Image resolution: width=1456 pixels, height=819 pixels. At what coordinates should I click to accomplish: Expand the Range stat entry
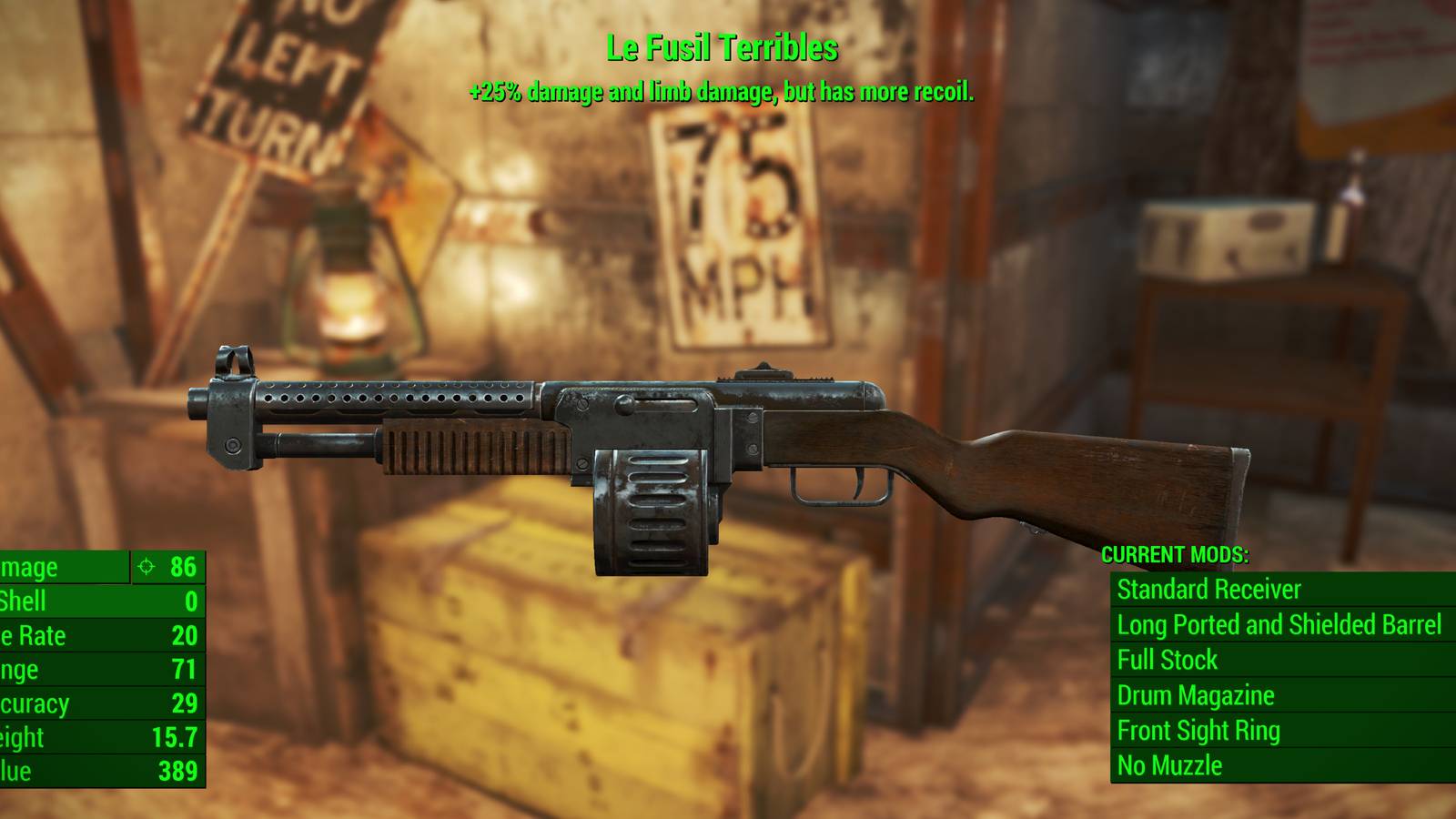[100, 670]
